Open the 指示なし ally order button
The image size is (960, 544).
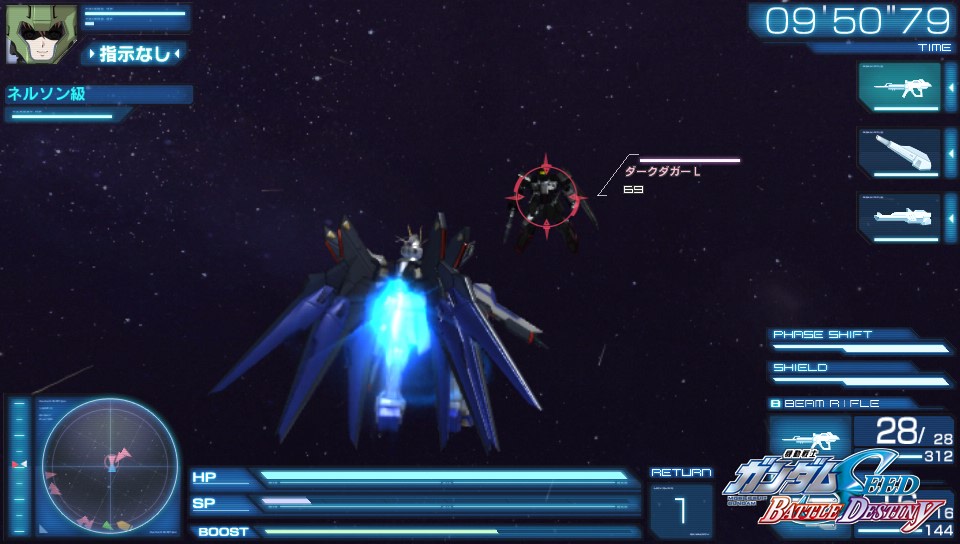(134, 54)
